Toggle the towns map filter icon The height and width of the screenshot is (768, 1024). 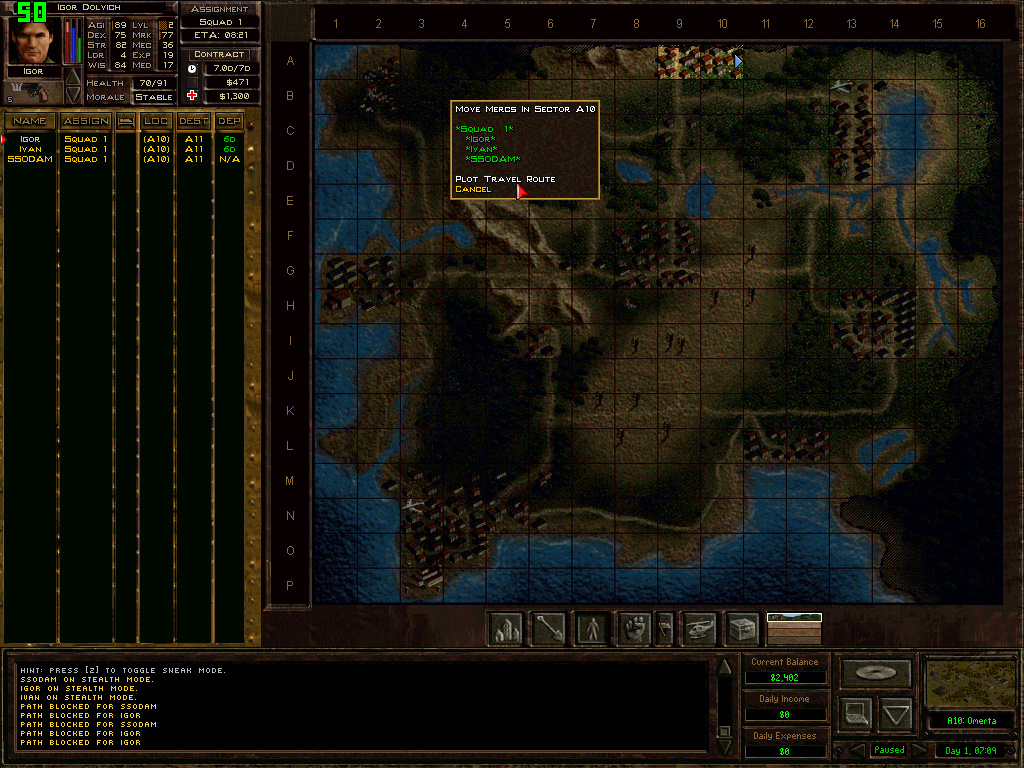pos(507,629)
